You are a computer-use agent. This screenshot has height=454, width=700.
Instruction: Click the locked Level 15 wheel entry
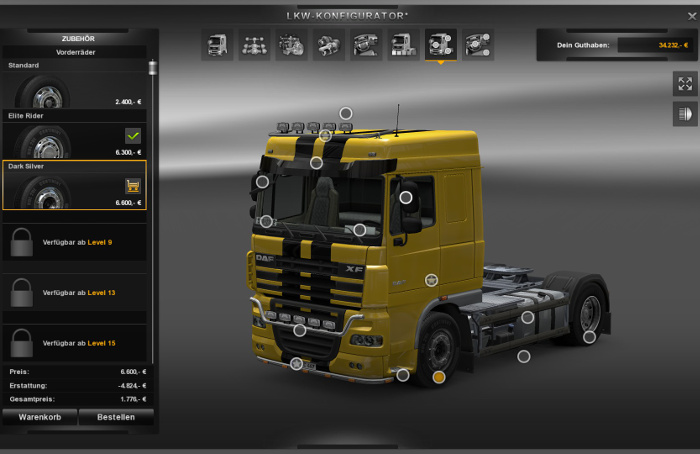click(74, 343)
